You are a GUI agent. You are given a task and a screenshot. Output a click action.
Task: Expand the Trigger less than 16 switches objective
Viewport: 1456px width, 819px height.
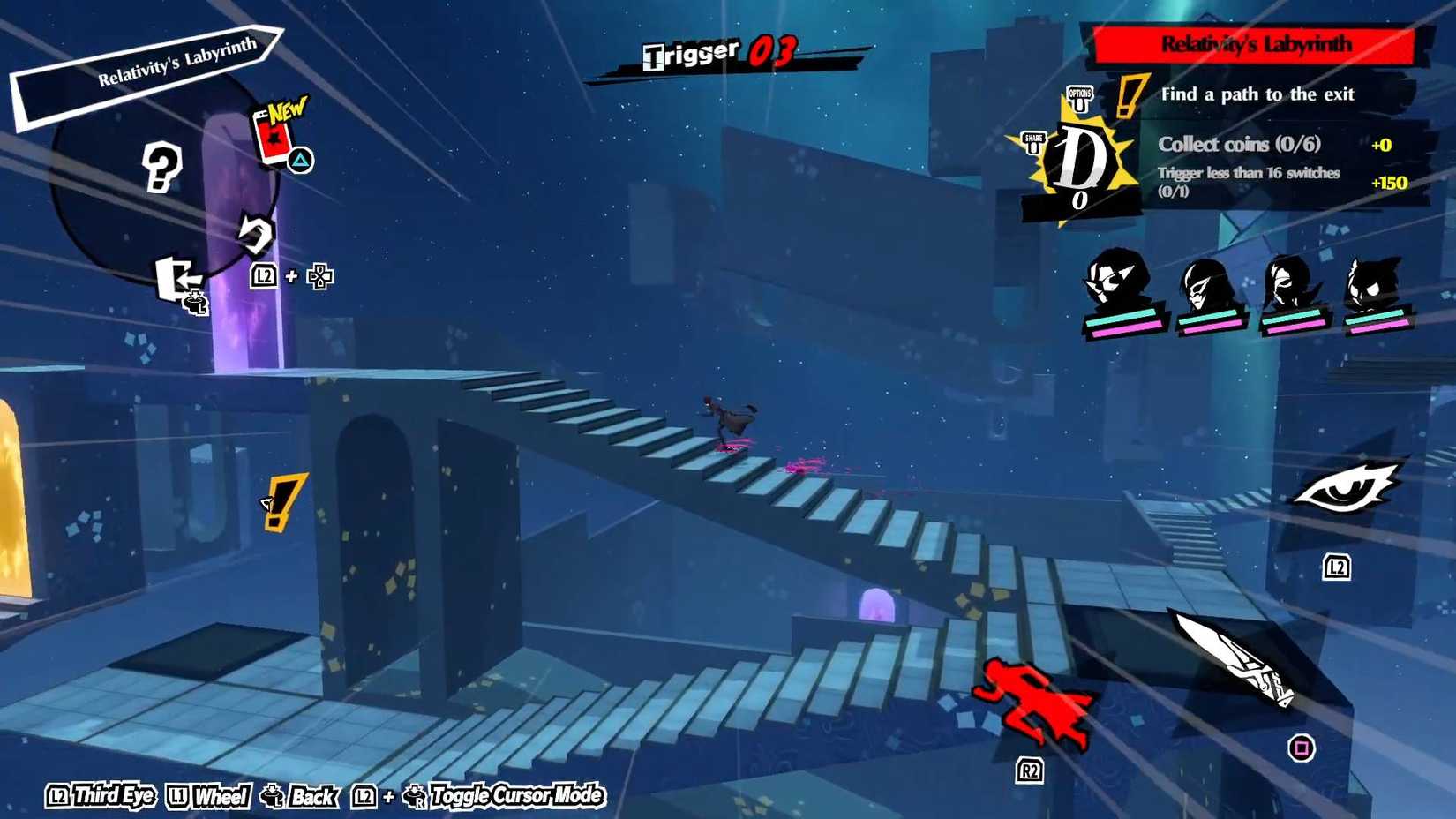point(1249,181)
